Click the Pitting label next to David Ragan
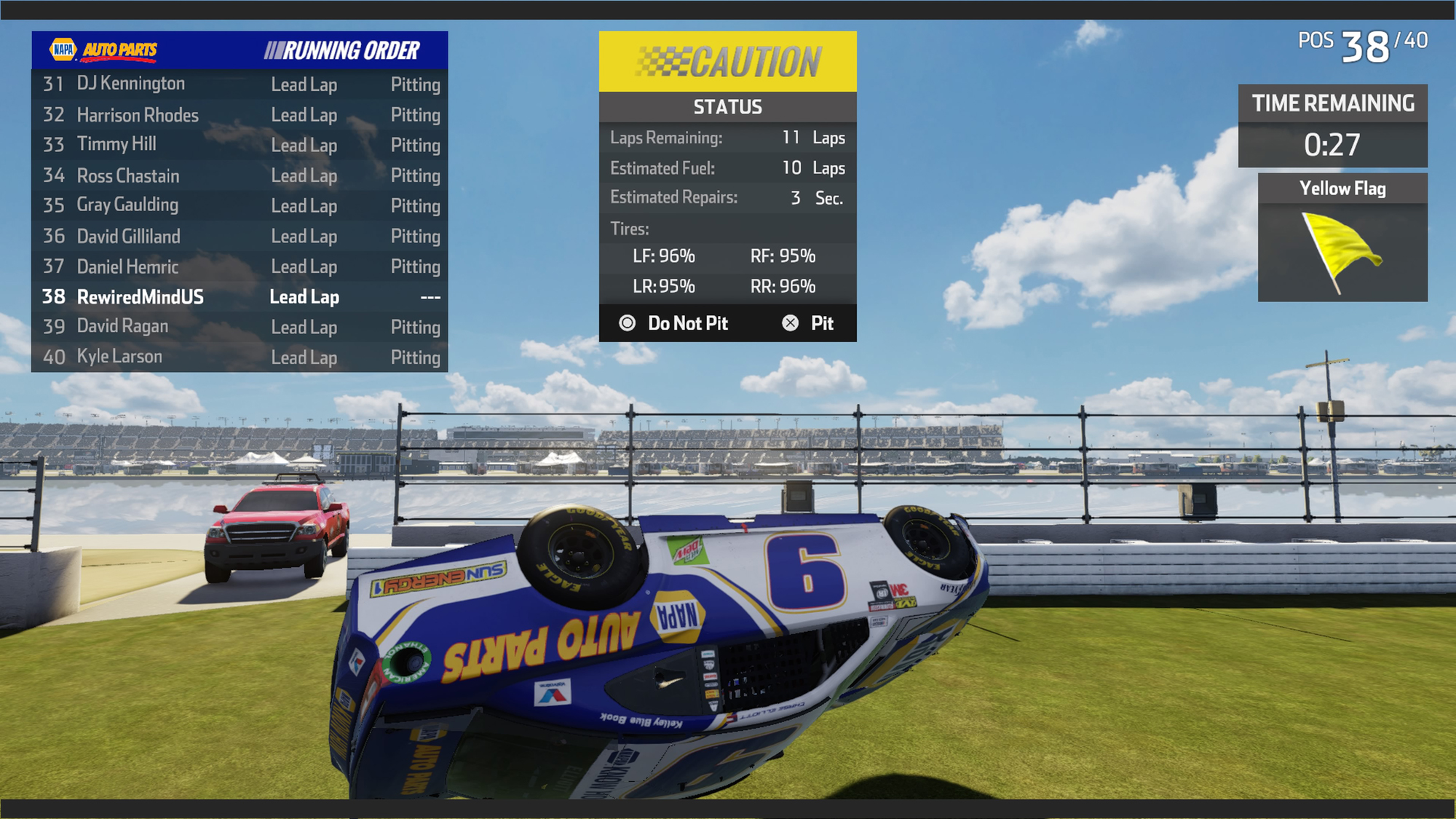Viewport: 1456px width, 819px height. (416, 327)
